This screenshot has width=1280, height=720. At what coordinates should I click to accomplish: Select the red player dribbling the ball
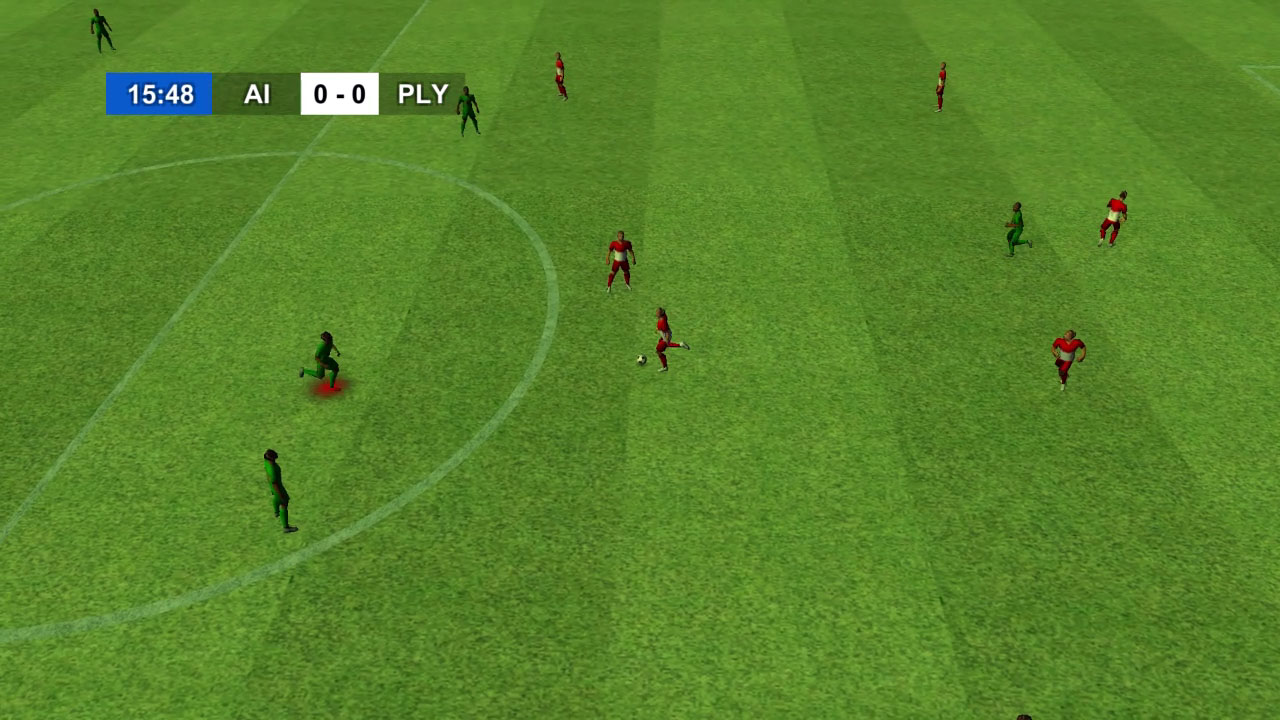click(666, 331)
